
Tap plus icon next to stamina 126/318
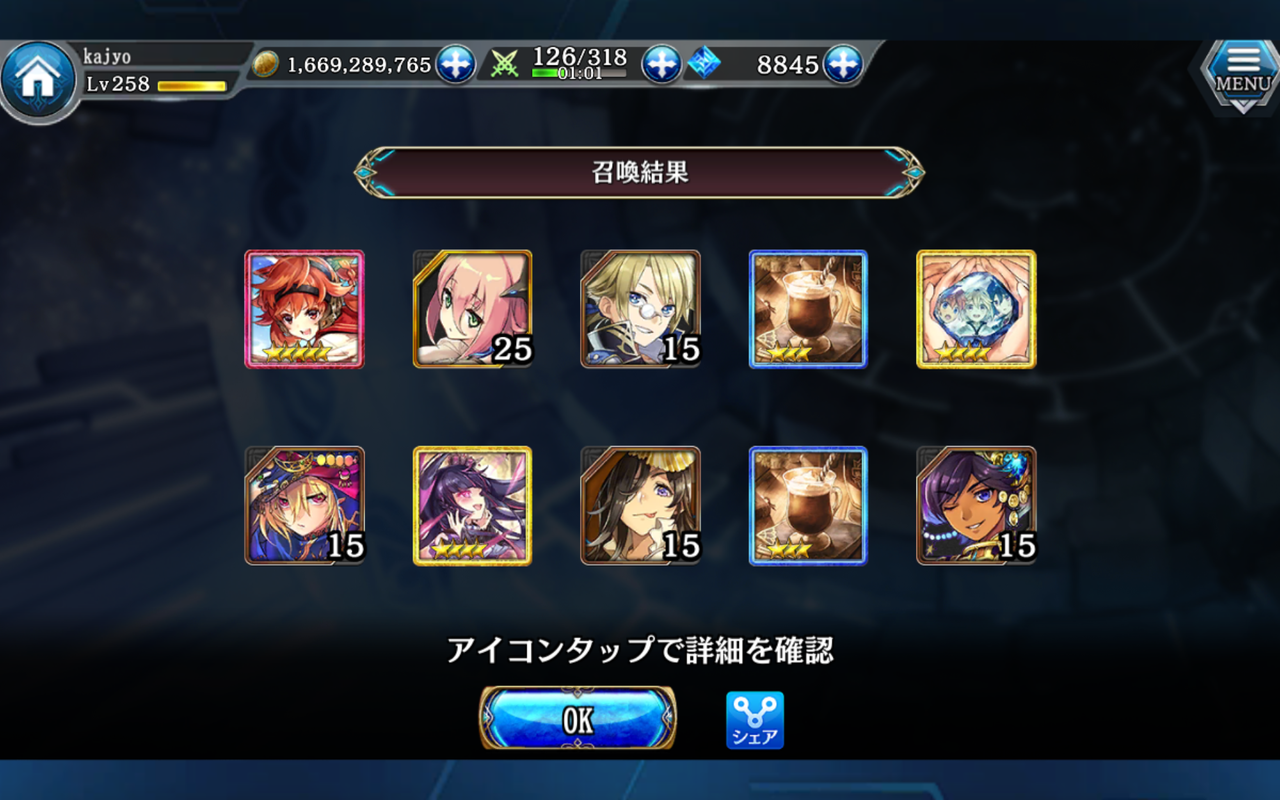659,63
